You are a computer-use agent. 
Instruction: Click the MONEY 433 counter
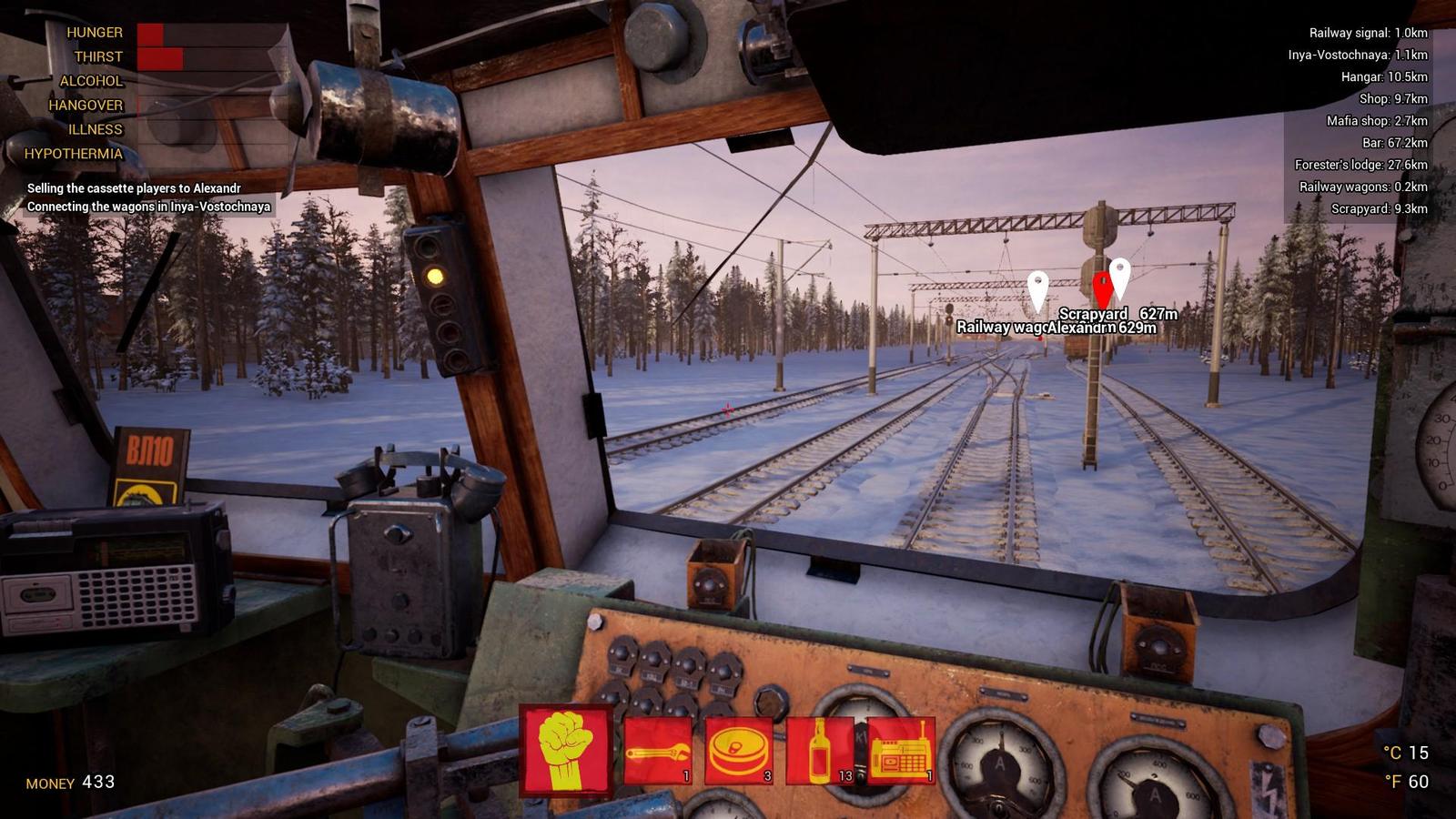[69, 781]
